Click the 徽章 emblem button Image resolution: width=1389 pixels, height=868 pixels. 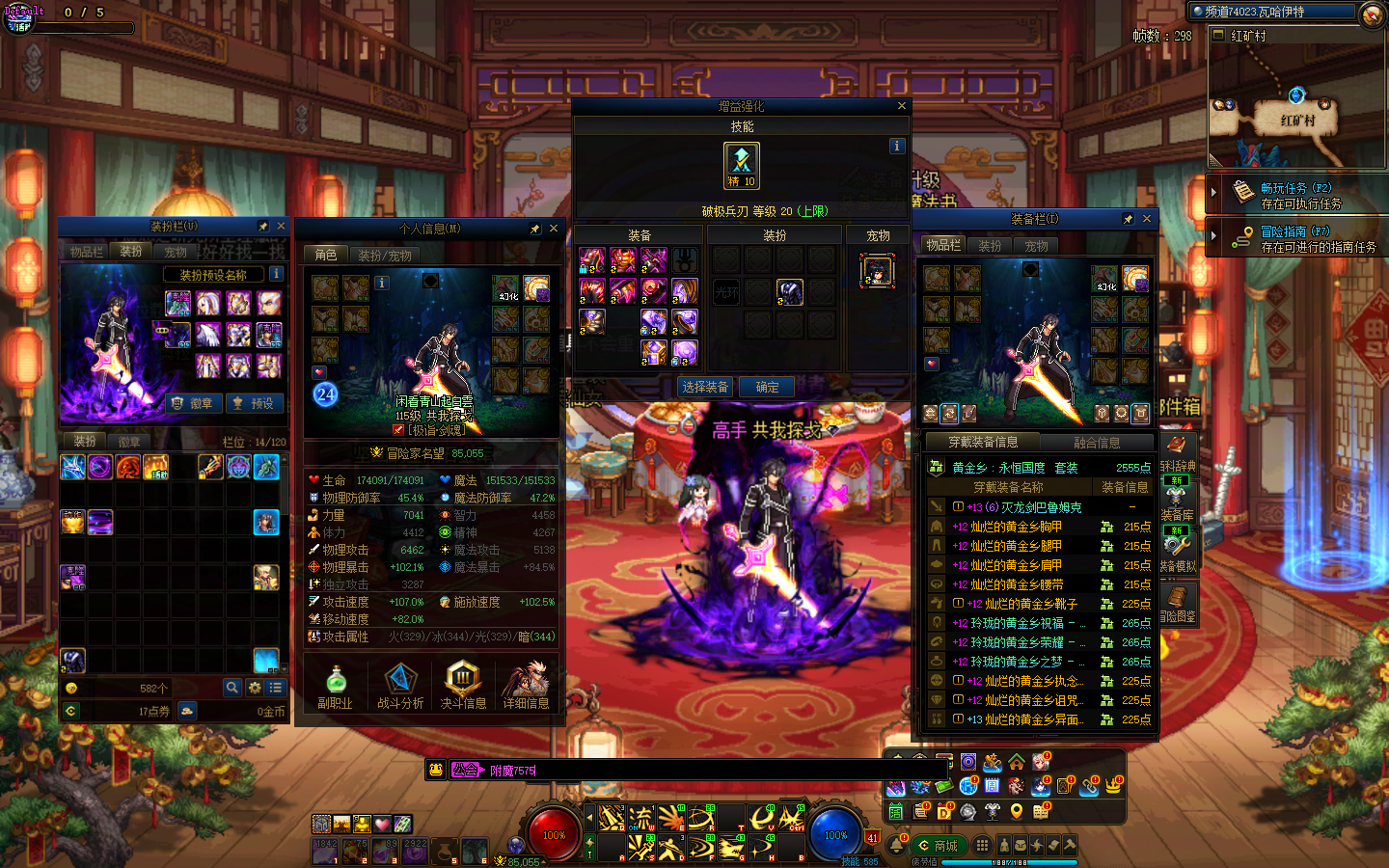193,403
